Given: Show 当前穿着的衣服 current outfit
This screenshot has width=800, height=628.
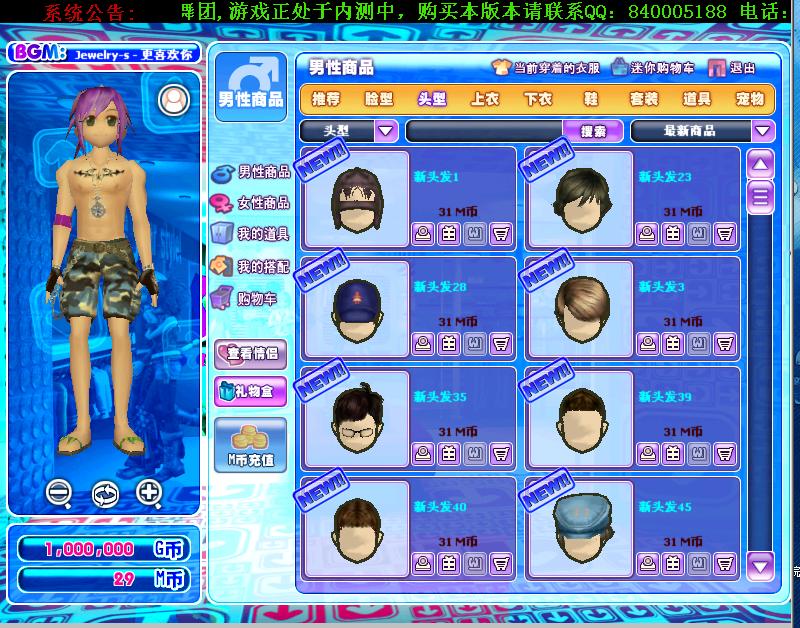Looking at the screenshot, I should [546, 68].
